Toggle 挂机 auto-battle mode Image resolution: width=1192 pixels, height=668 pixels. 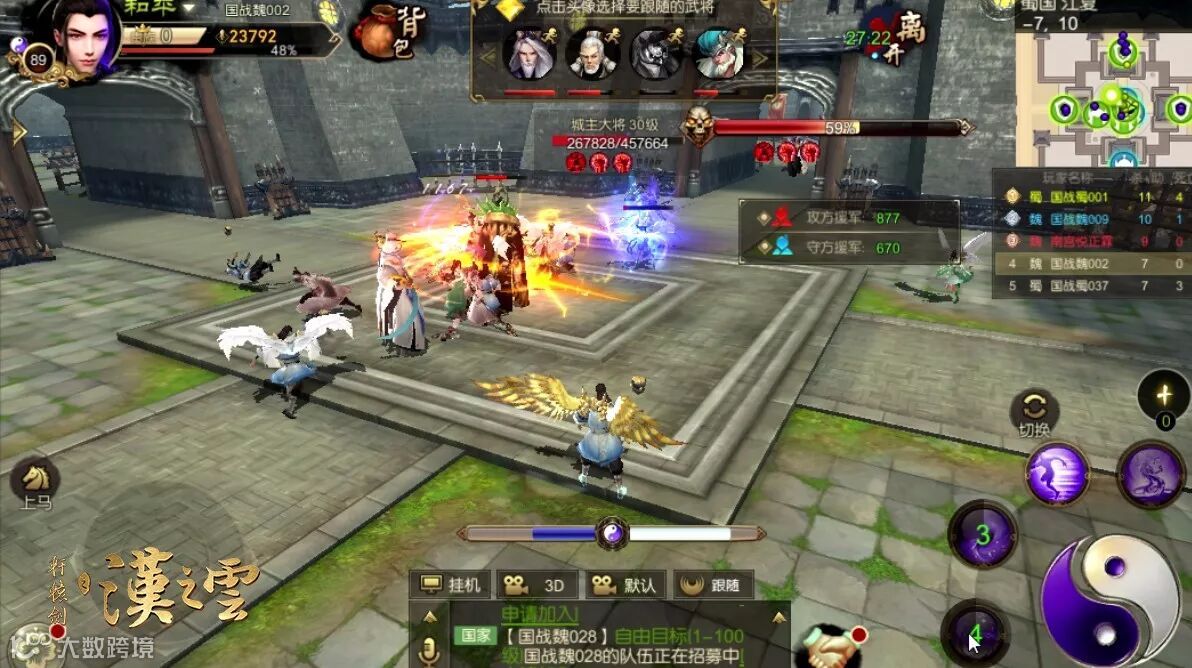pyautogui.click(x=452, y=586)
